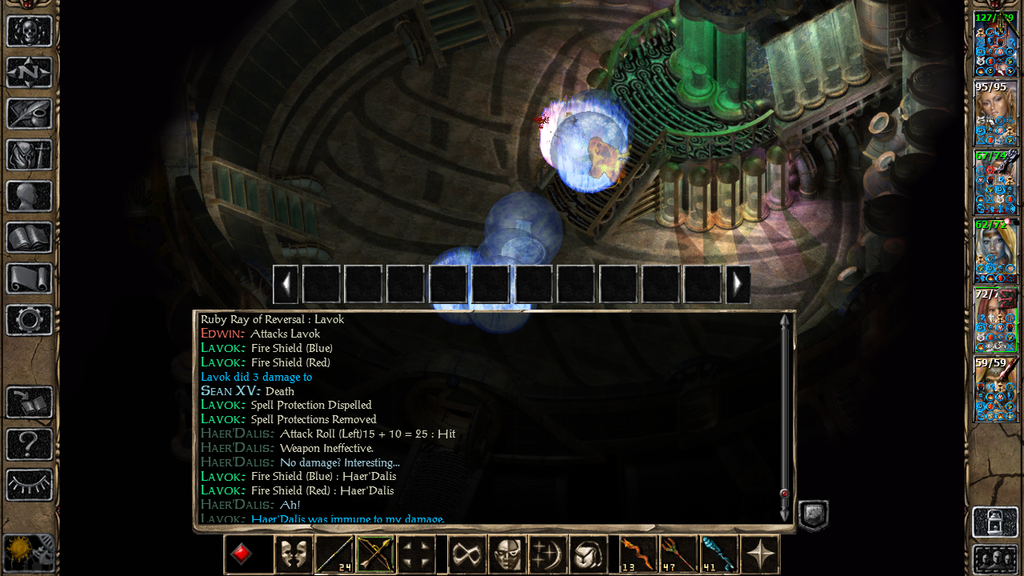Viewport: 1024px width, 576px height.
Task: Equip the crossed bow and arrow weapon slot
Action: pos(376,554)
